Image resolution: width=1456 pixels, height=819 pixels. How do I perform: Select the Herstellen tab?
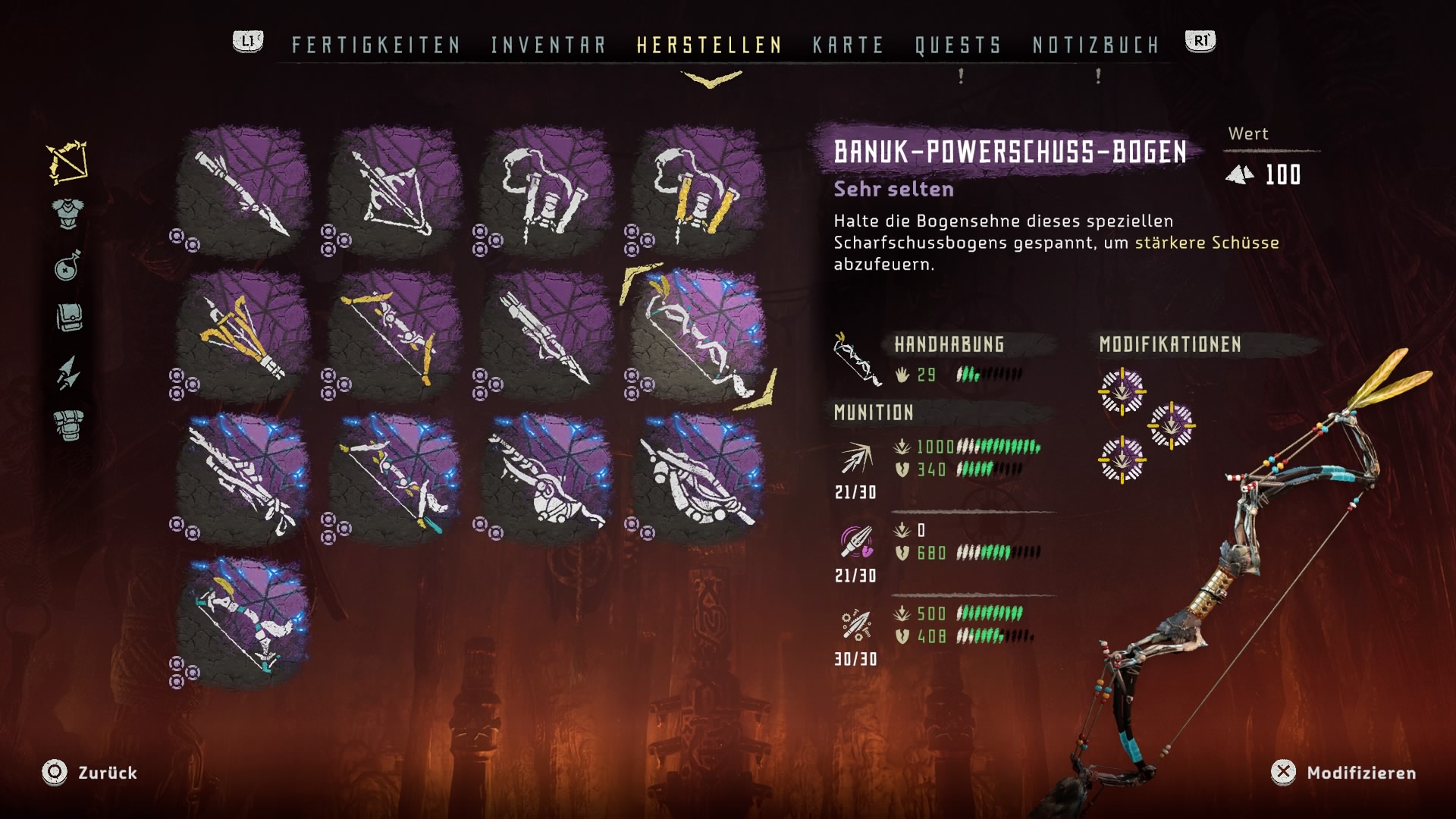point(709,45)
